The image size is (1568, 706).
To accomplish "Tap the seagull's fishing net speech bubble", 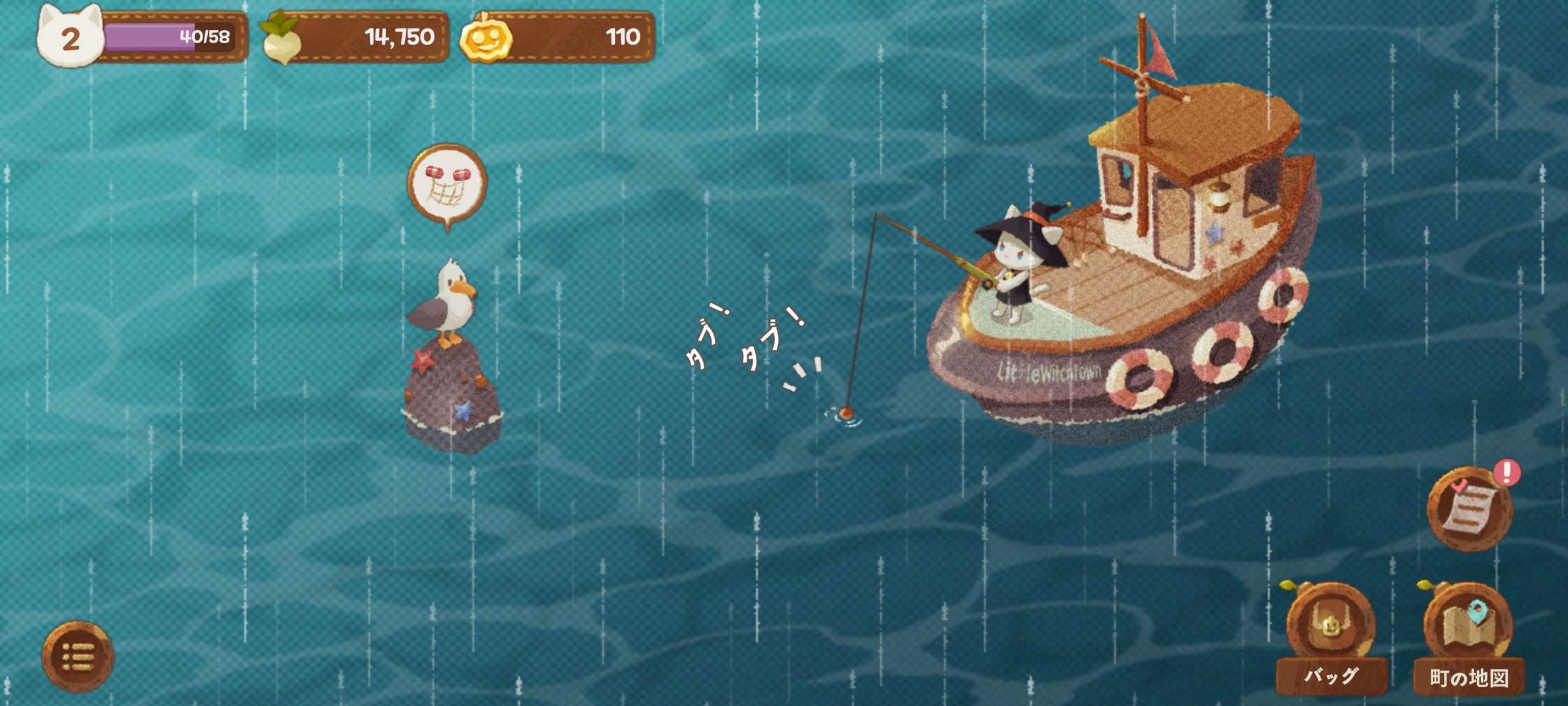I will pos(448,184).
